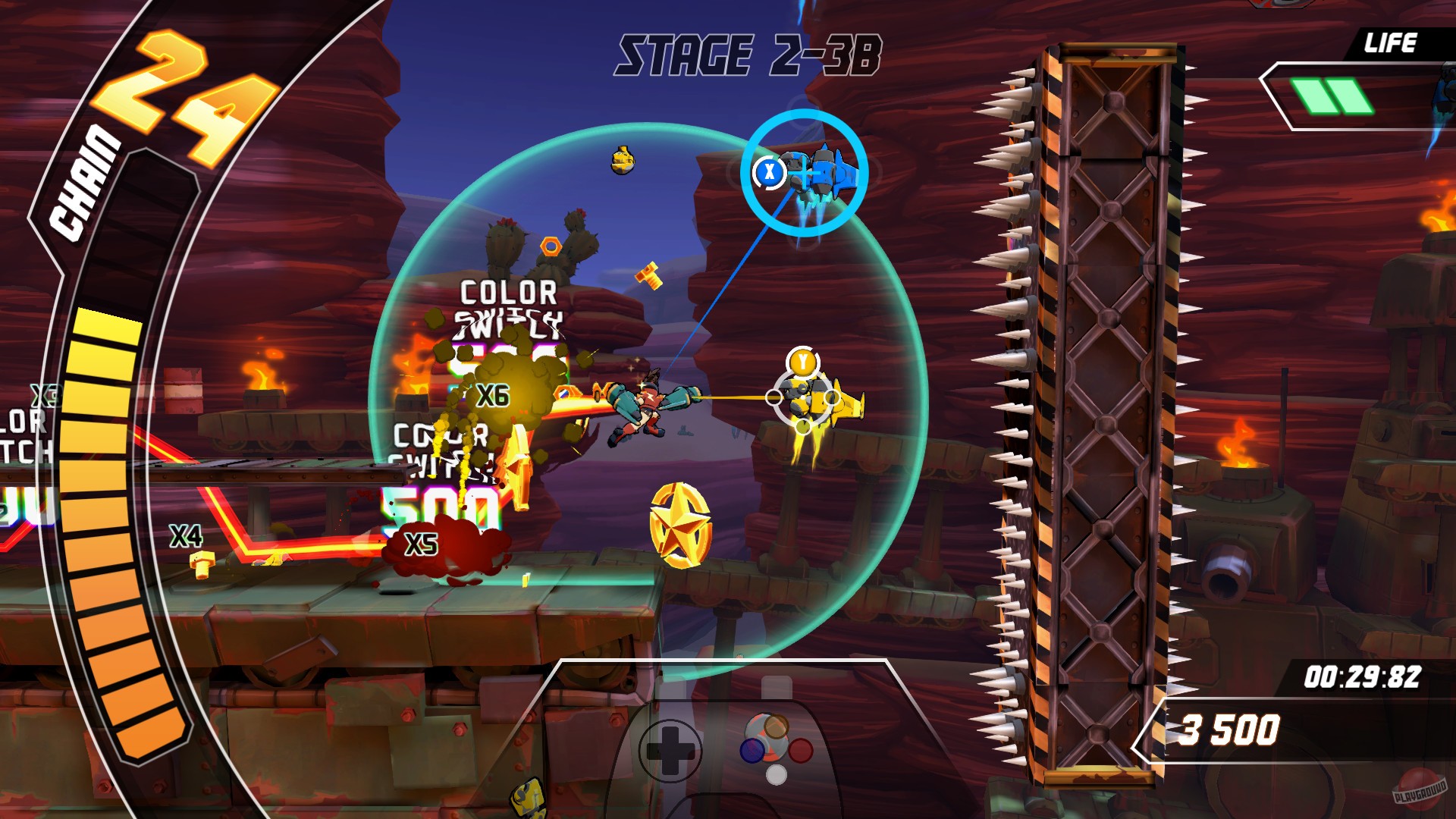Click the white face button on the controller overlay
The width and height of the screenshot is (1456, 819).
(x=777, y=776)
